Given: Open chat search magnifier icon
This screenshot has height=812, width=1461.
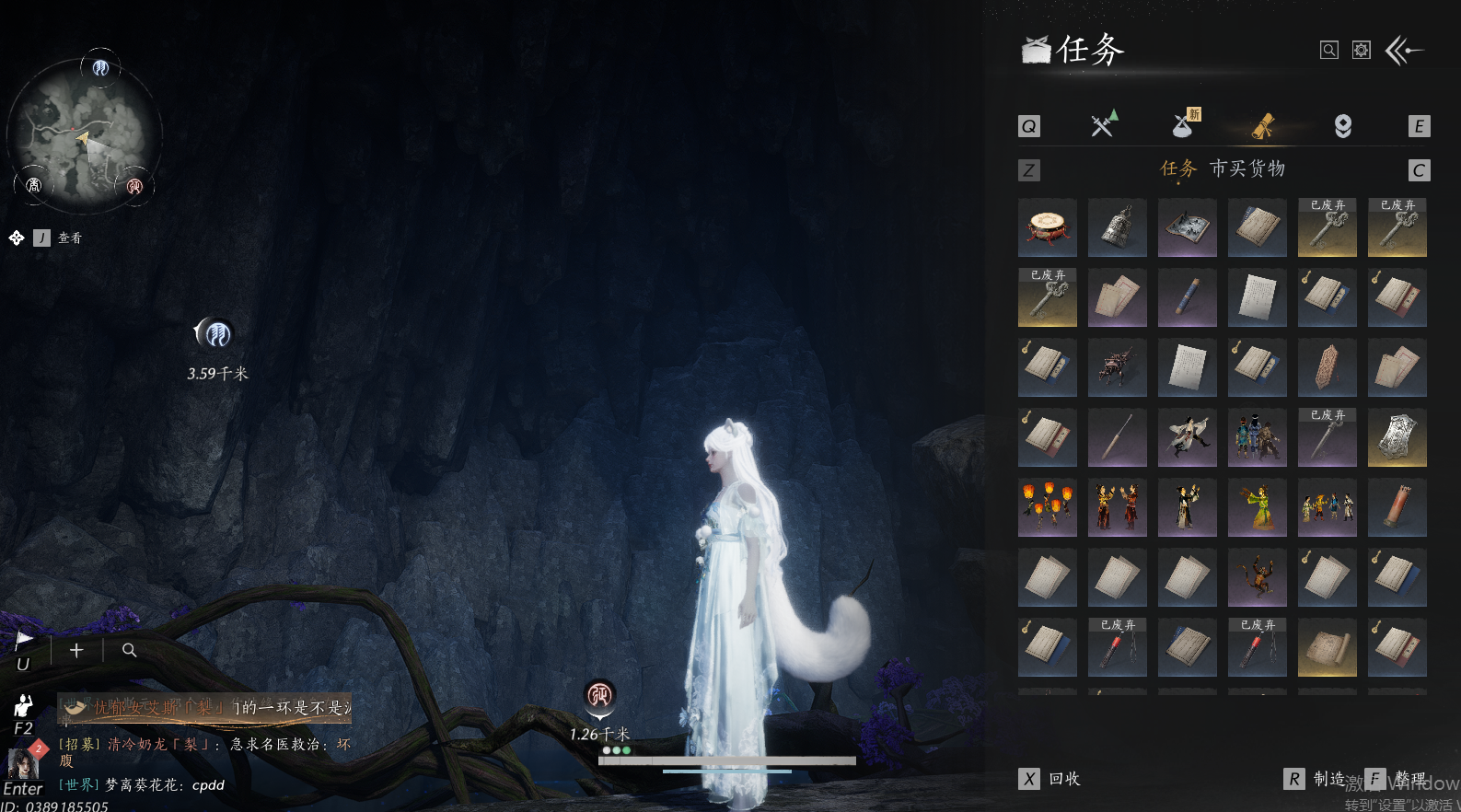Looking at the screenshot, I should pos(130,651).
